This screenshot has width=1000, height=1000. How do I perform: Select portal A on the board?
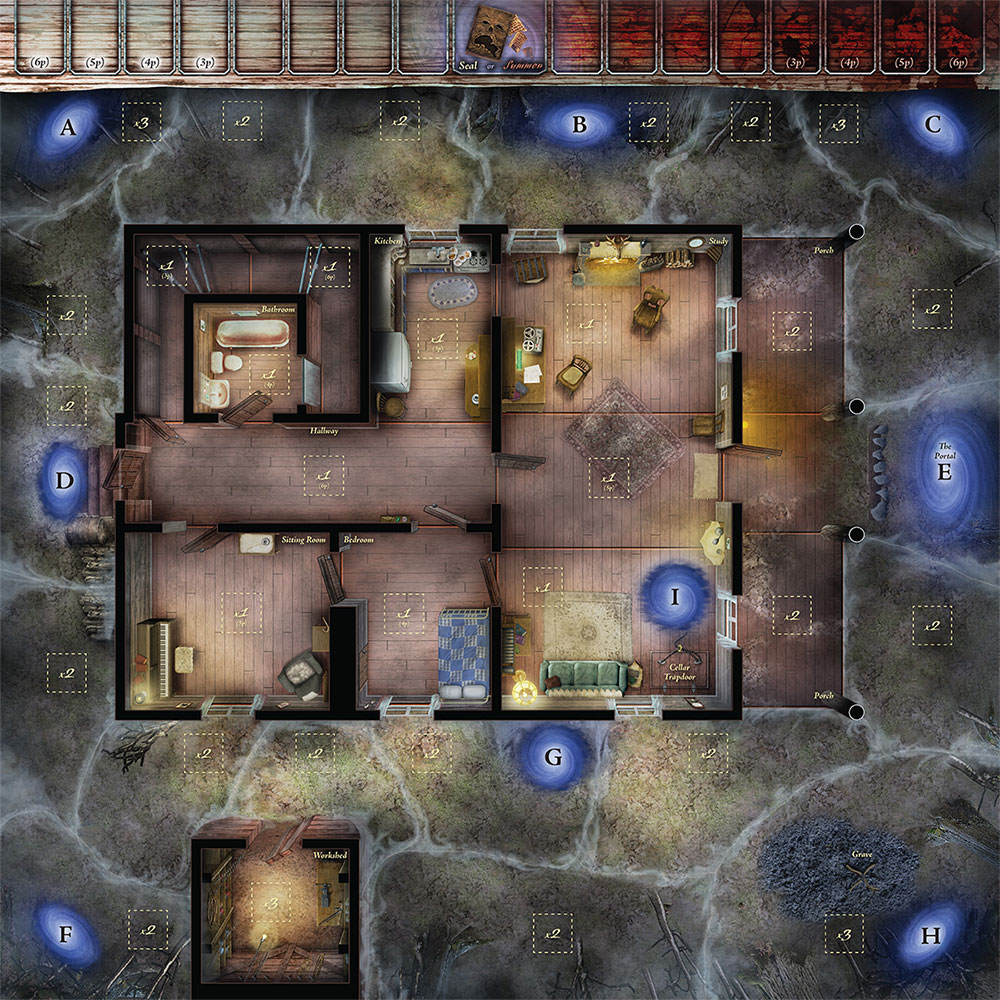68,126
